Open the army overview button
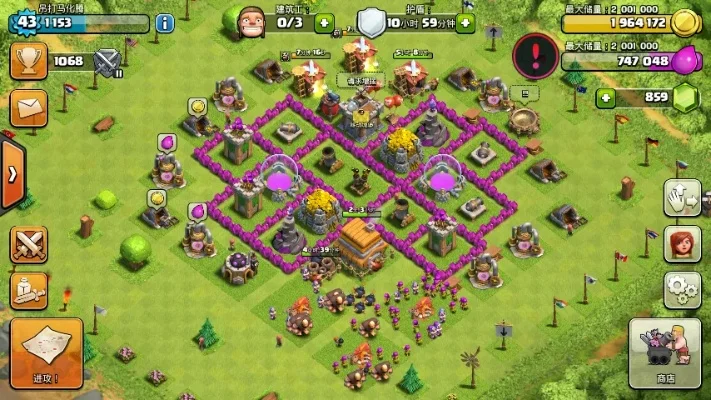The width and height of the screenshot is (711, 400). click(x=28, y=290)
